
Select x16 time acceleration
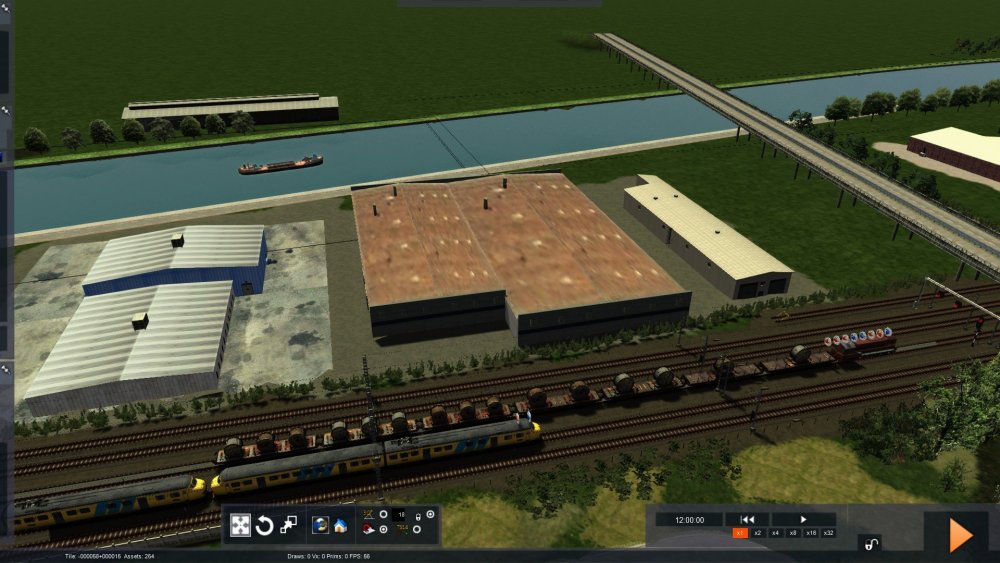pos(811,533)
